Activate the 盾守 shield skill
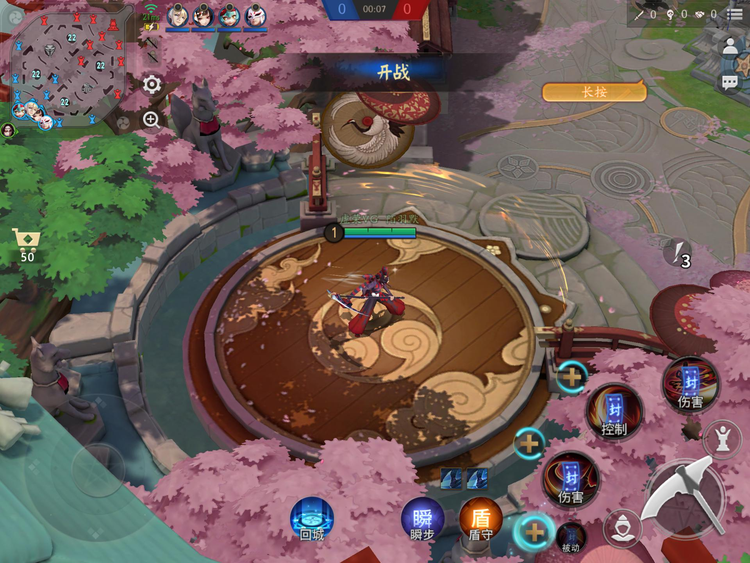The image size is (750, 563). [x=481, y=518]
